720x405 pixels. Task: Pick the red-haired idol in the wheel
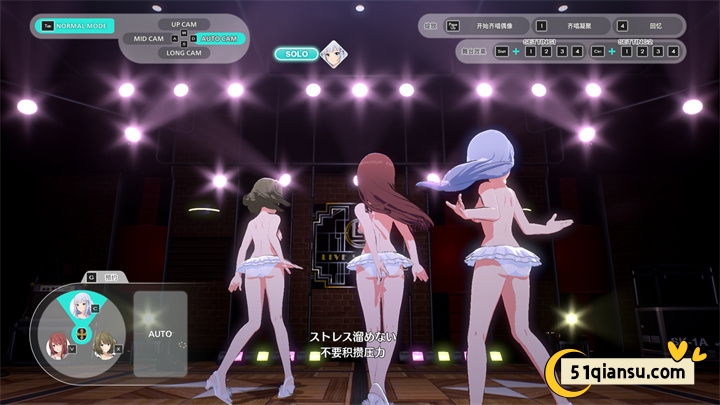click(57, 344)
